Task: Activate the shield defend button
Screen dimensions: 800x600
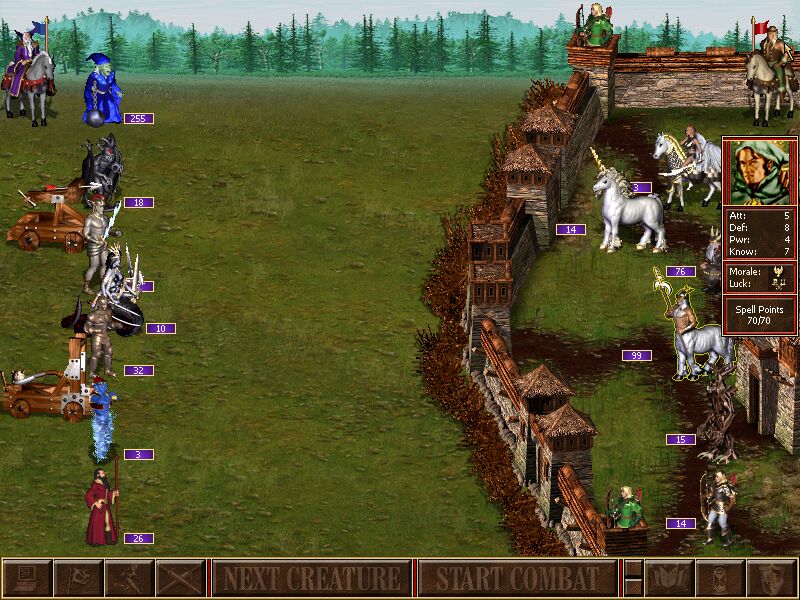Action: [771, 578]
